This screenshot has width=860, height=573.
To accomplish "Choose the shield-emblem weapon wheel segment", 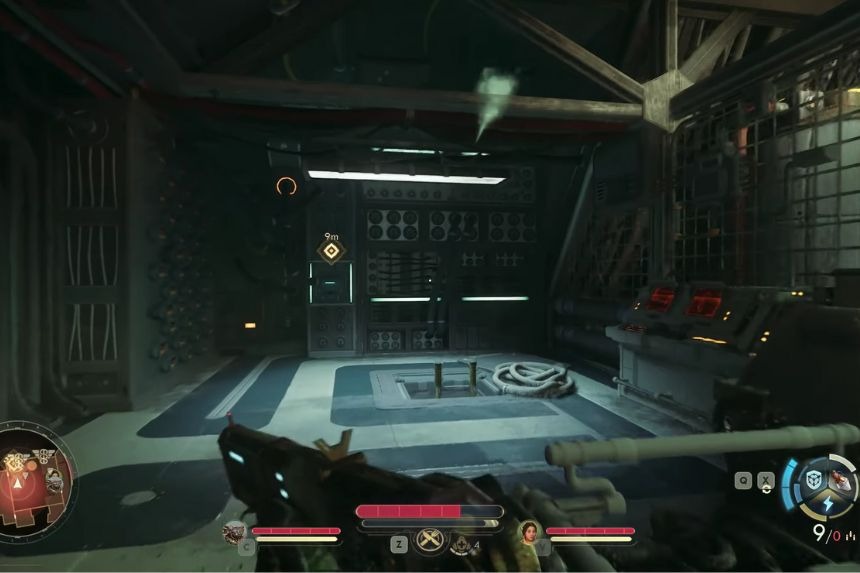I will click(815, 478).
